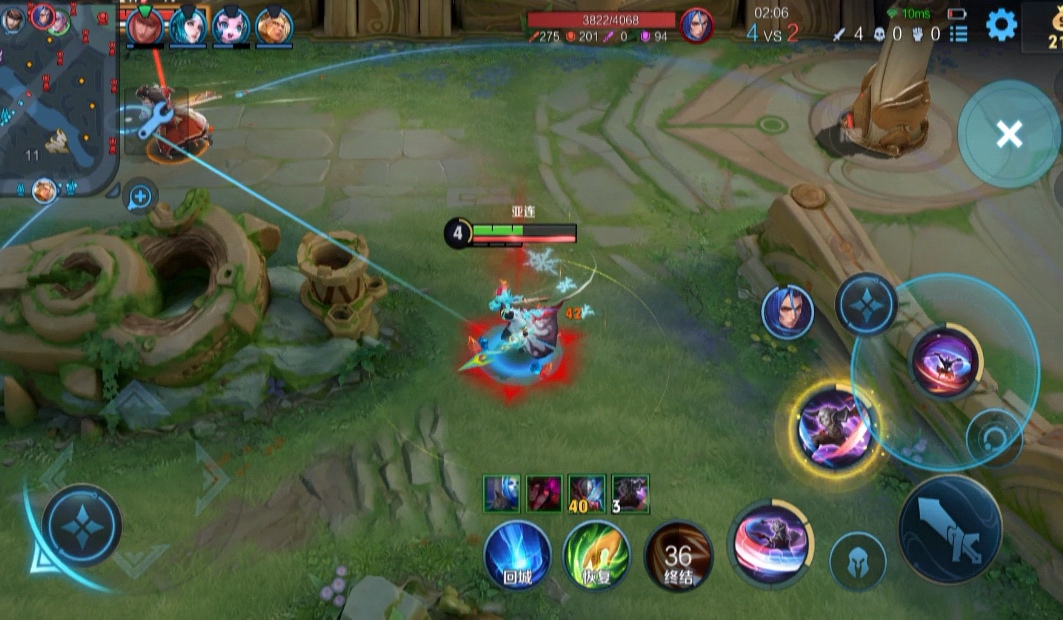
Task: Tap the four-point star button above the skills
Action: pyautogui.click(x=866, y=305)
